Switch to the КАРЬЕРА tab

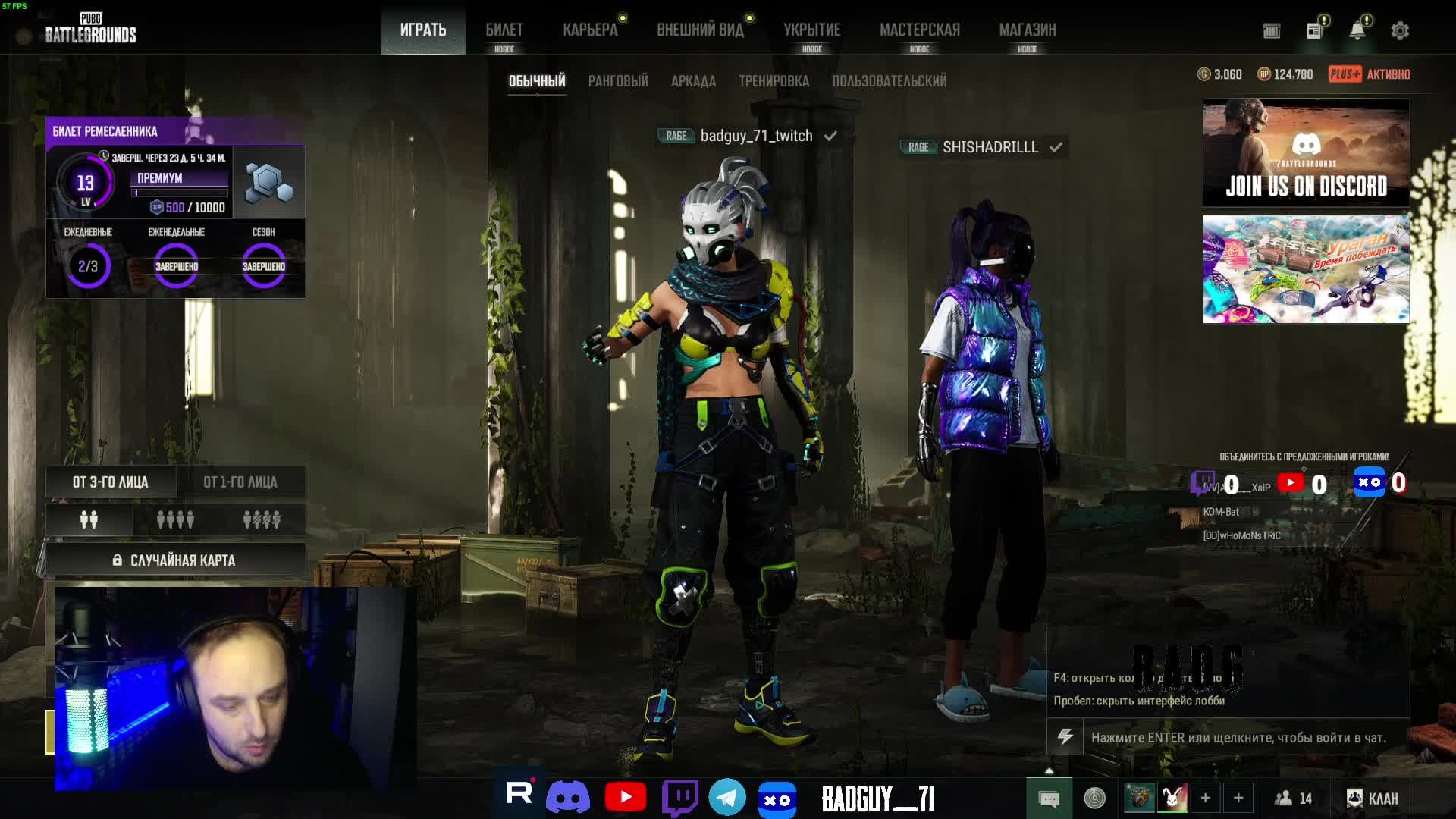click(590, 30)
